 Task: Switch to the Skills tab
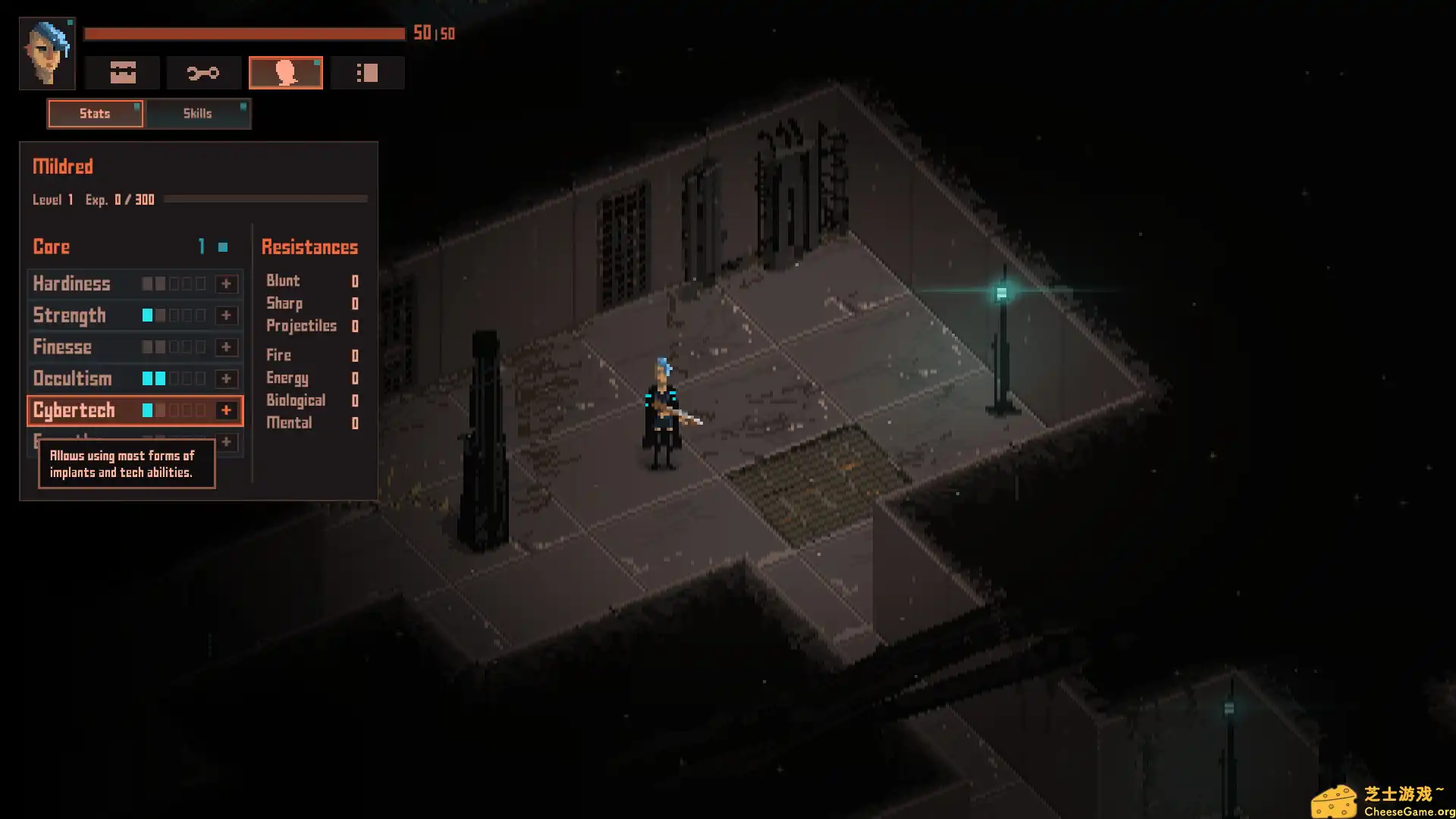pos(197,113)
